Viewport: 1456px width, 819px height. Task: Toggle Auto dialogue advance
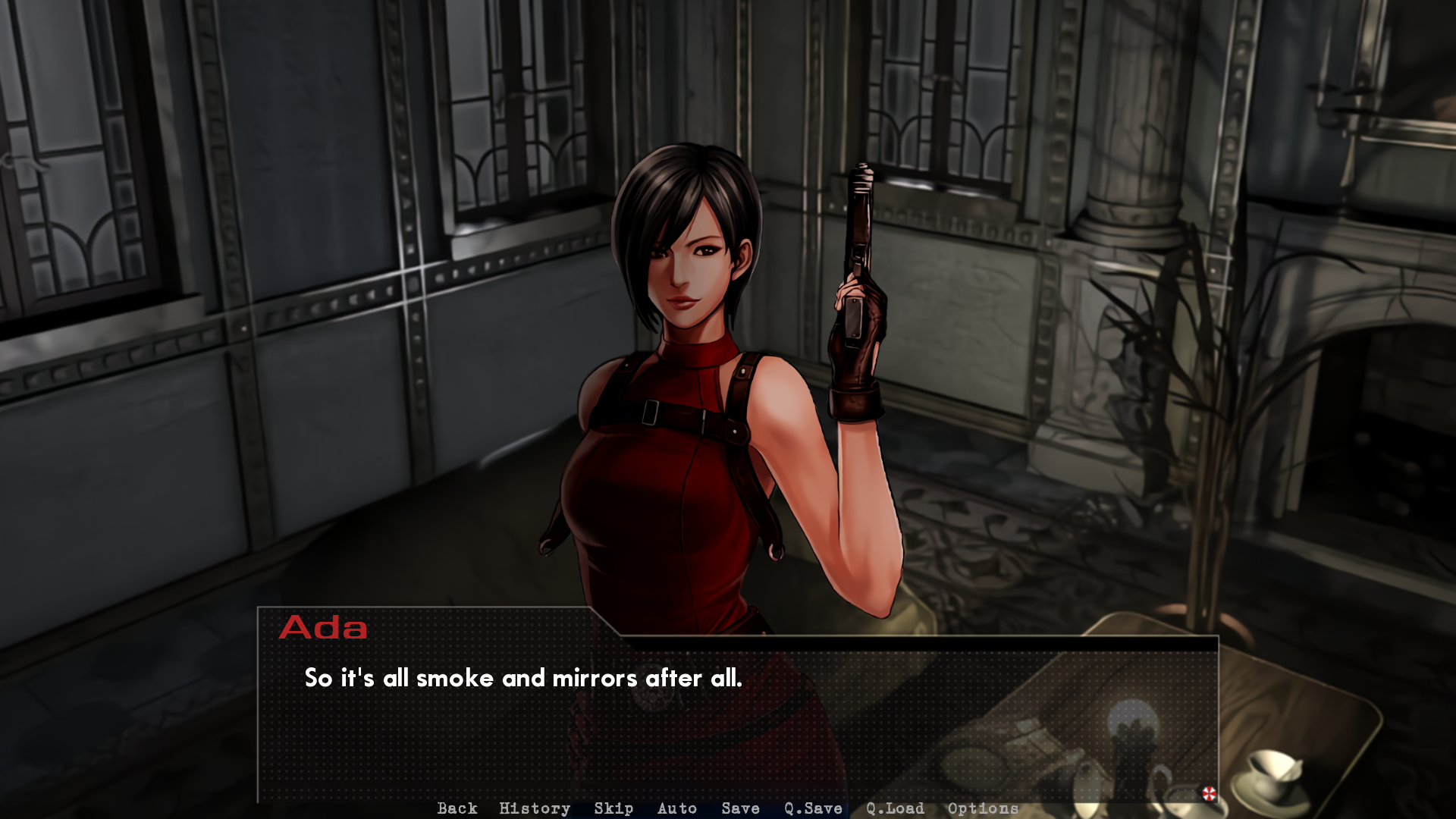[x=677, y=808]
